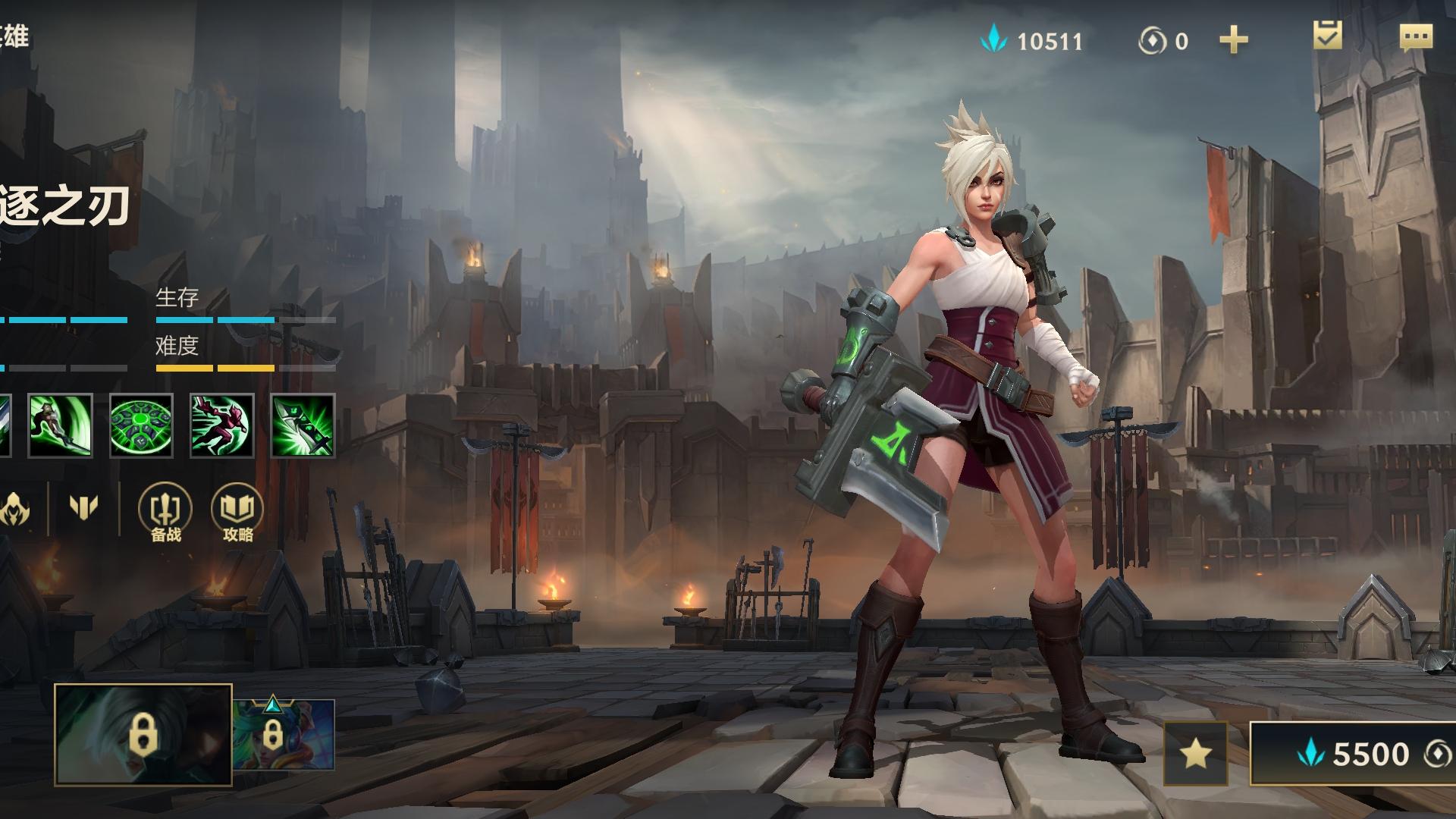Screen dimensions: 1456x819
Task: Select the locked default Riven skin thumbnail
Action: [143, 734]
